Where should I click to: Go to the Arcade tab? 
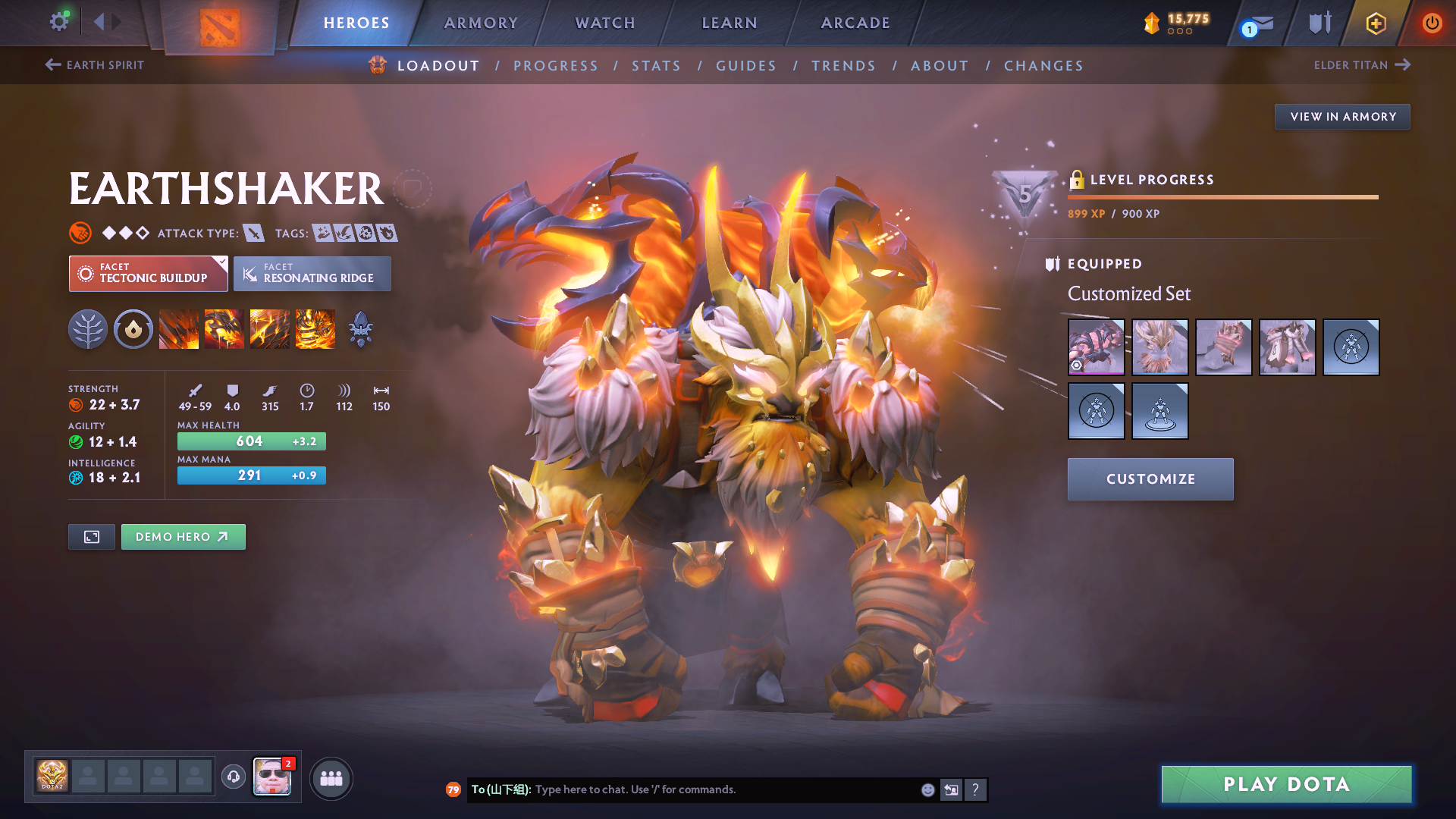tap(855, 23)
